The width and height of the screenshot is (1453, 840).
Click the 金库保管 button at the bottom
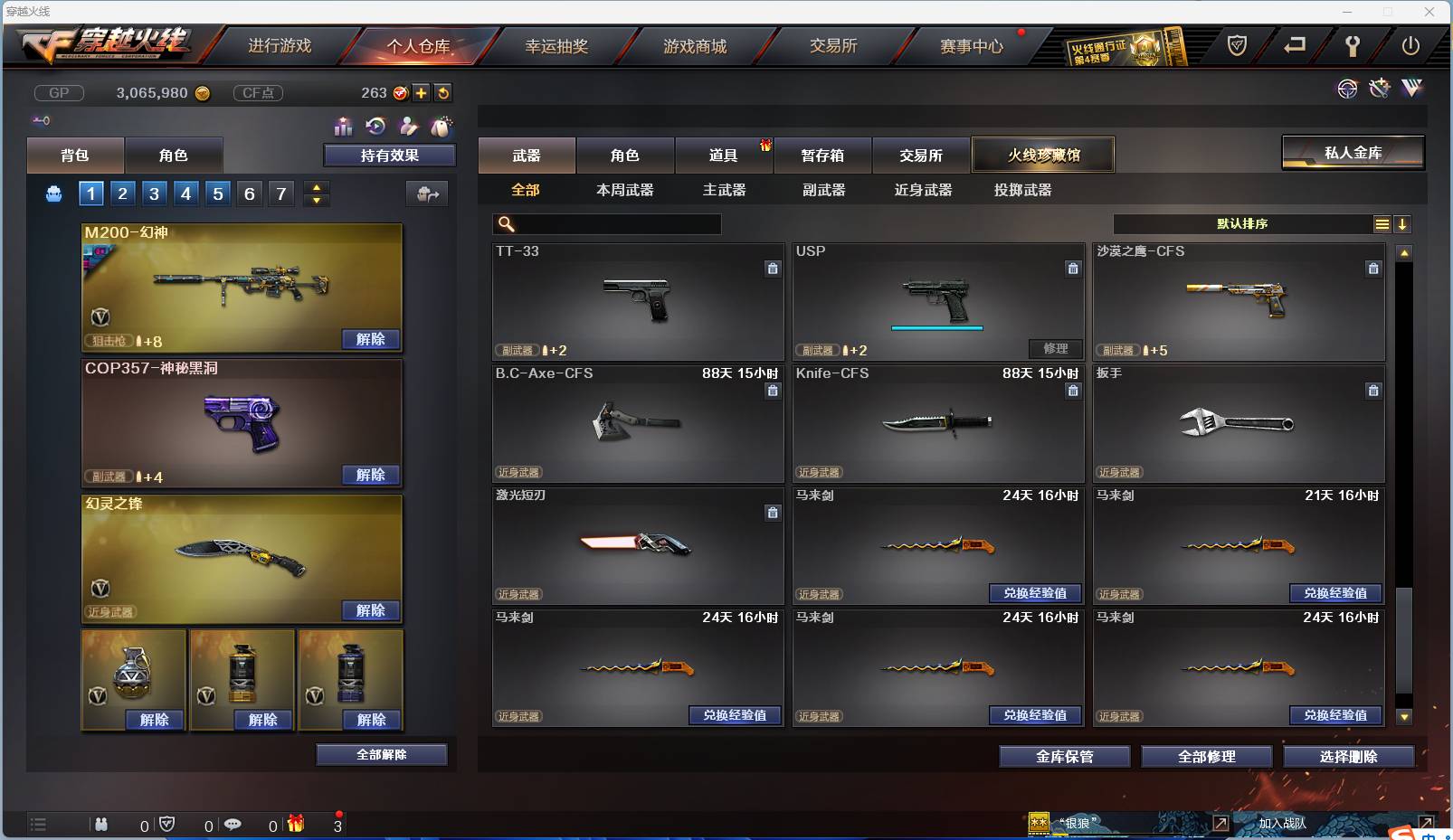(x=1064, y=757)
